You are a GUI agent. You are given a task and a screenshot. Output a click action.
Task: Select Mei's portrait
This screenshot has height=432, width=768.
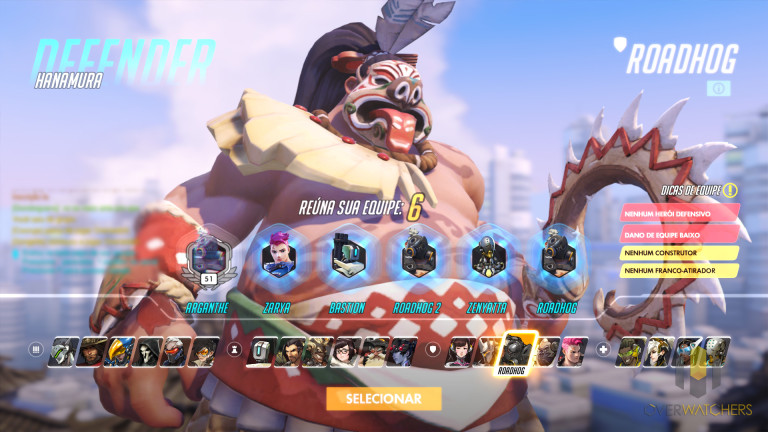(346, 351)
